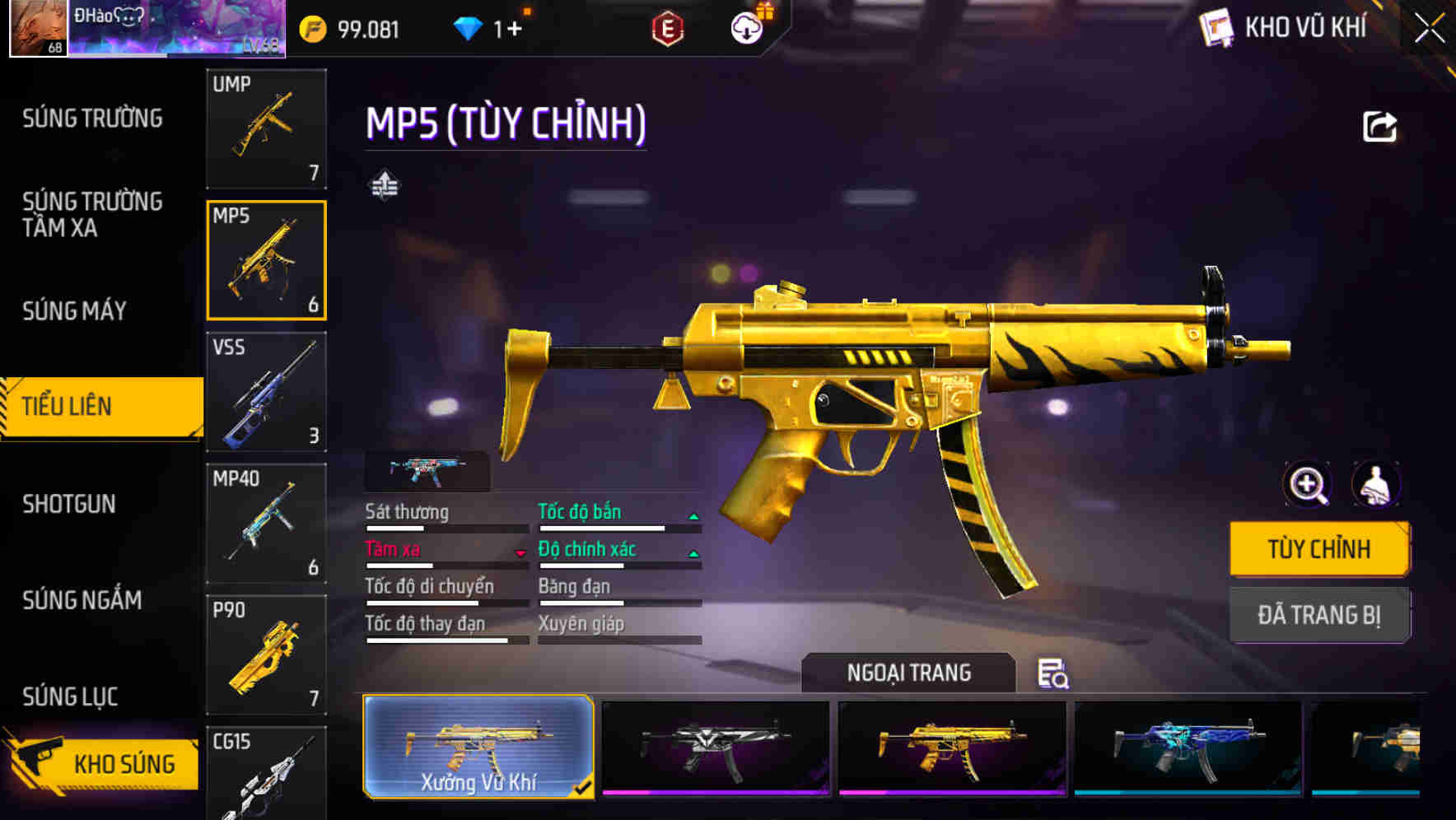Viewport: 1456px width, 820px height.
Task: Zoom in with the magnifier icon
Action: click(x=1308, y=485)
